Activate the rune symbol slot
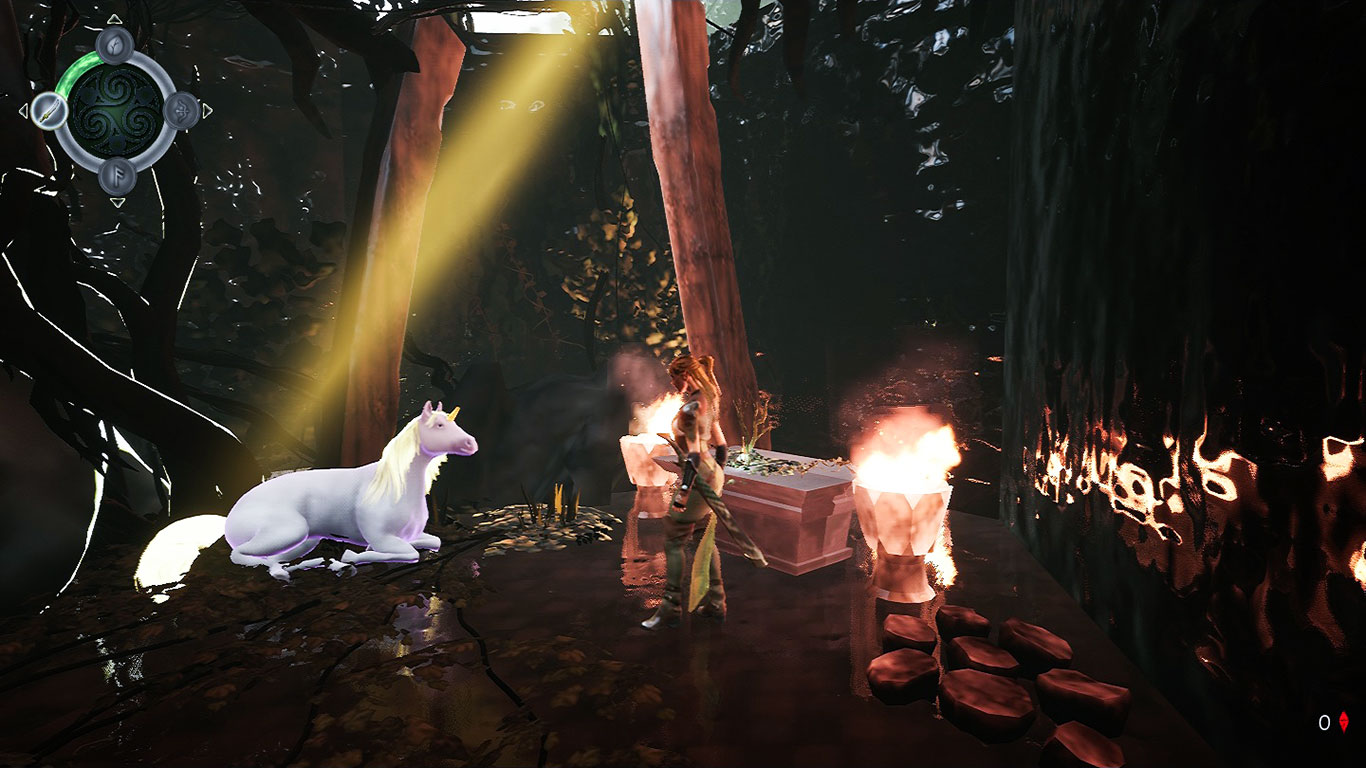 116,176
